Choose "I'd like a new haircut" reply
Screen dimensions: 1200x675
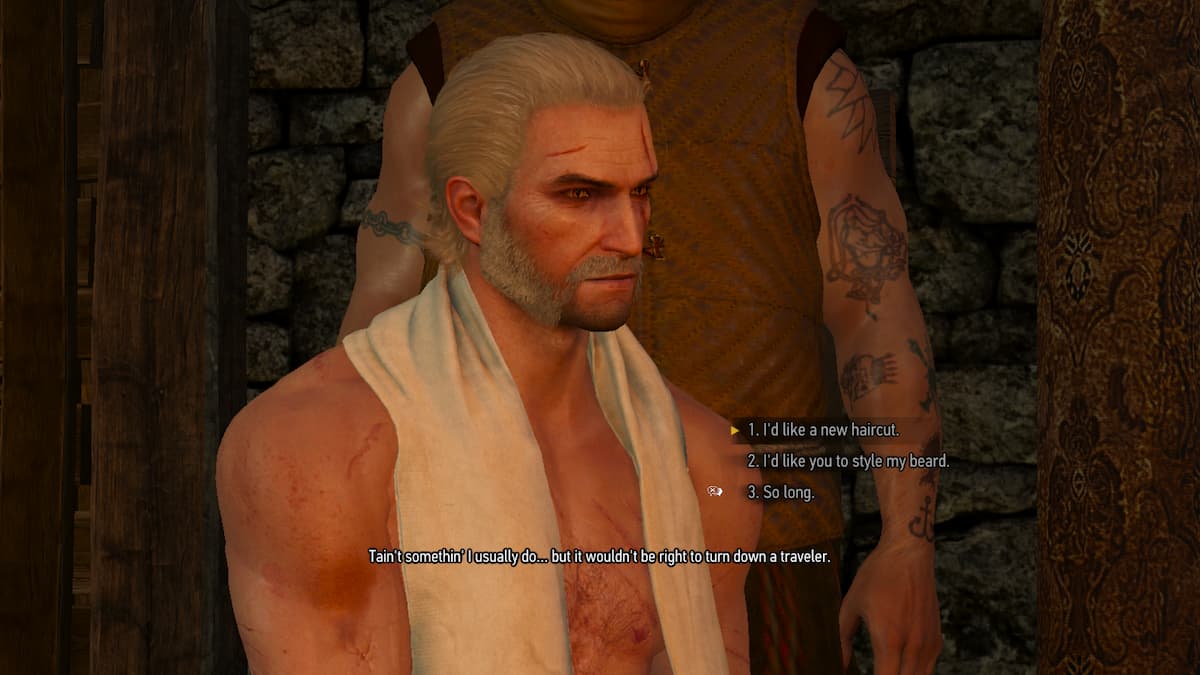click(x=823, y=431)
